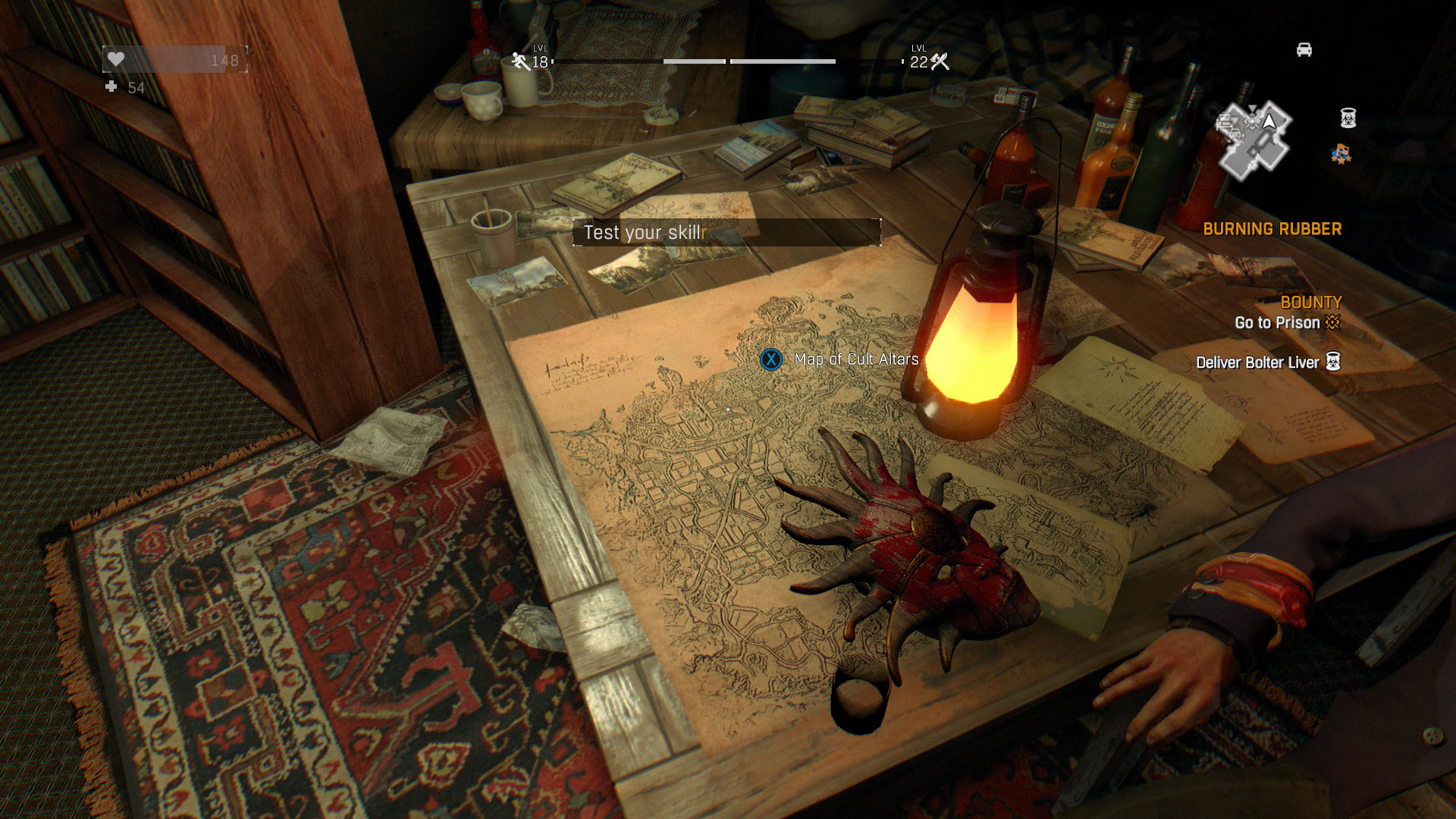Select the Map of Cult Altars label
Viewport: 1456px width, 819px height.
click(x=855, y=359)
